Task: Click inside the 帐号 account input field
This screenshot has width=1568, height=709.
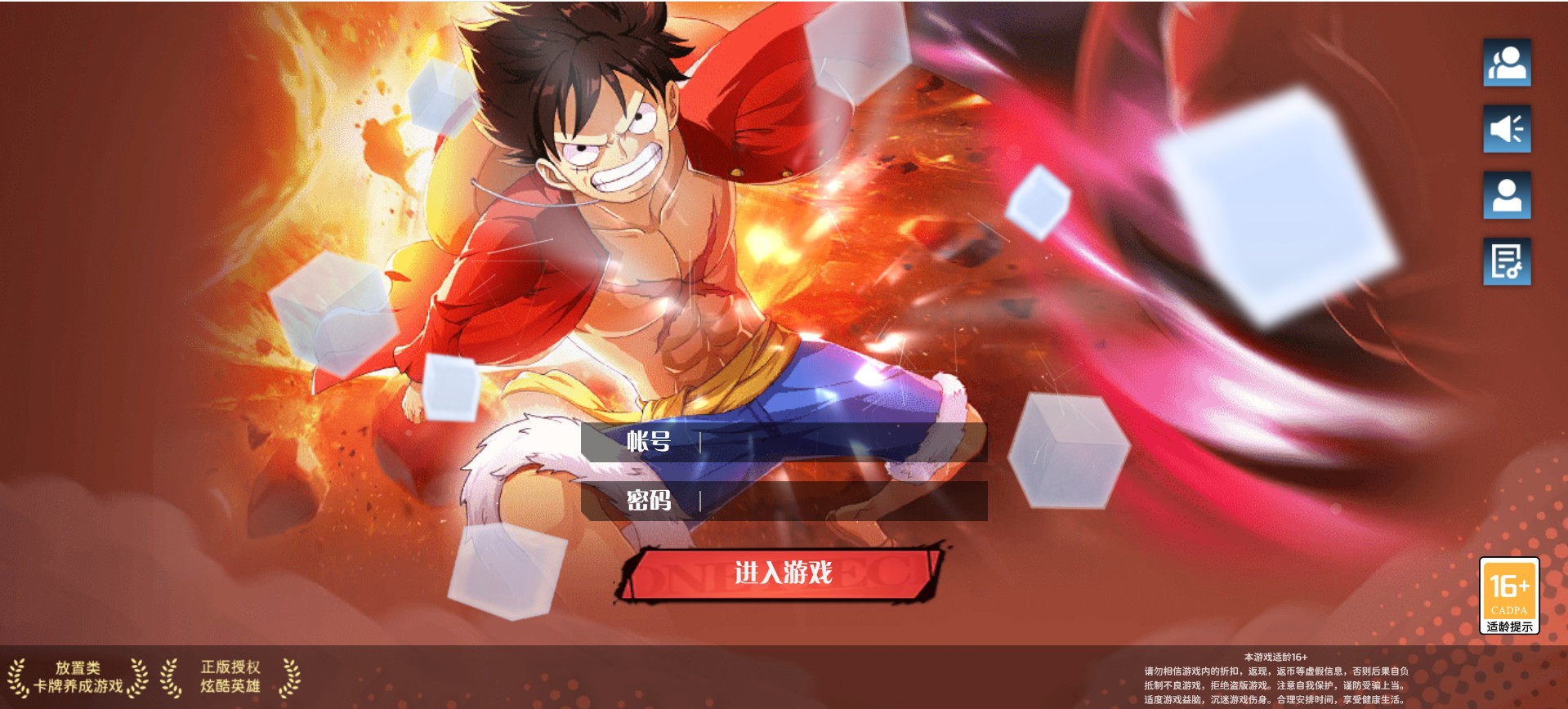Action: tap(817, 444)
